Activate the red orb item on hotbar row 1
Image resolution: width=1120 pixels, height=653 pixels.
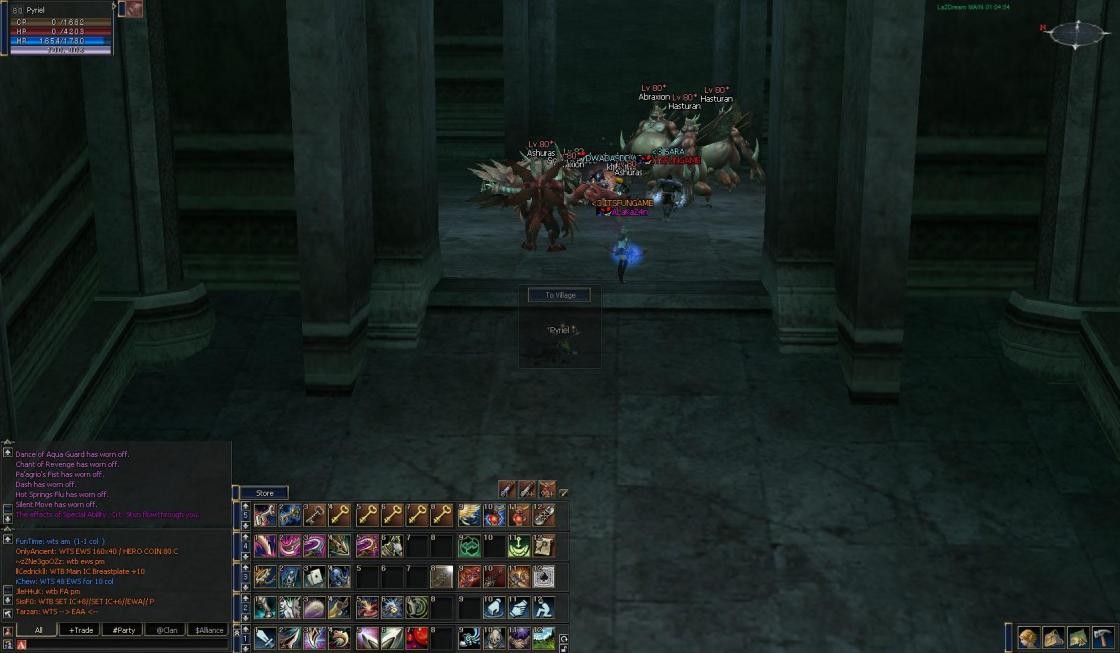coord(417,638)
